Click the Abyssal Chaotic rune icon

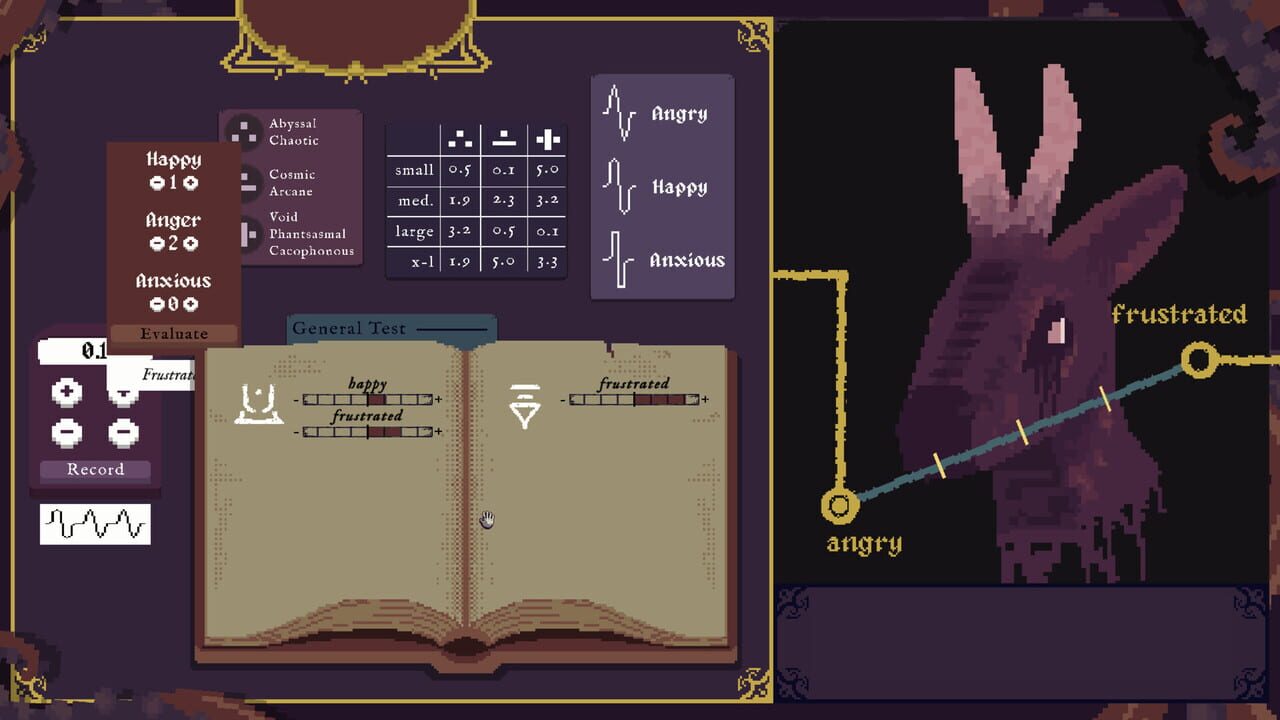(x=243, y=131)
